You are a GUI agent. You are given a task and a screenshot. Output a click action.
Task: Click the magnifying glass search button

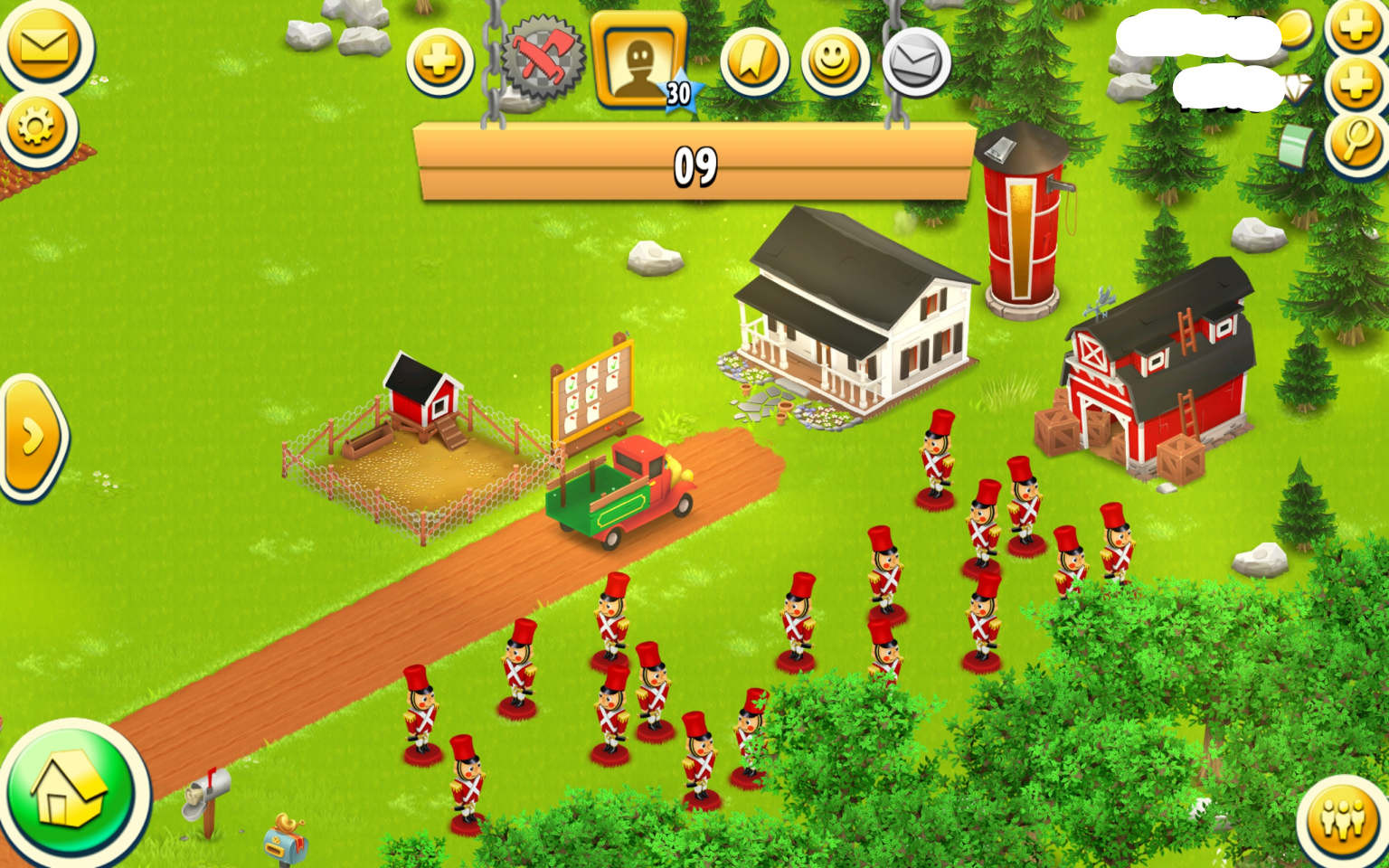1356,139
